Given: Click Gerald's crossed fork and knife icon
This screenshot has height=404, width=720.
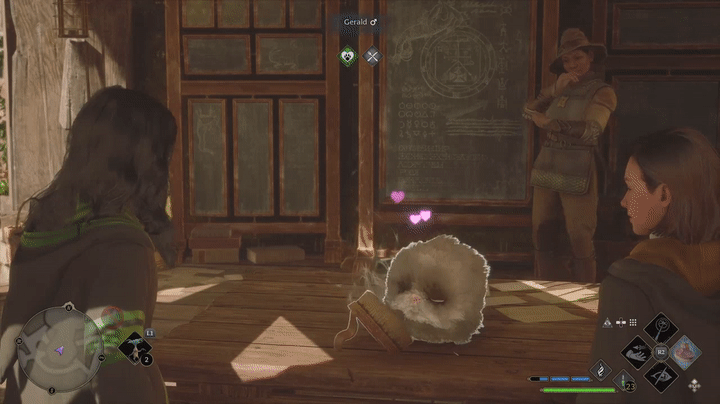Looking at the screenshot, I should point(372,57).
